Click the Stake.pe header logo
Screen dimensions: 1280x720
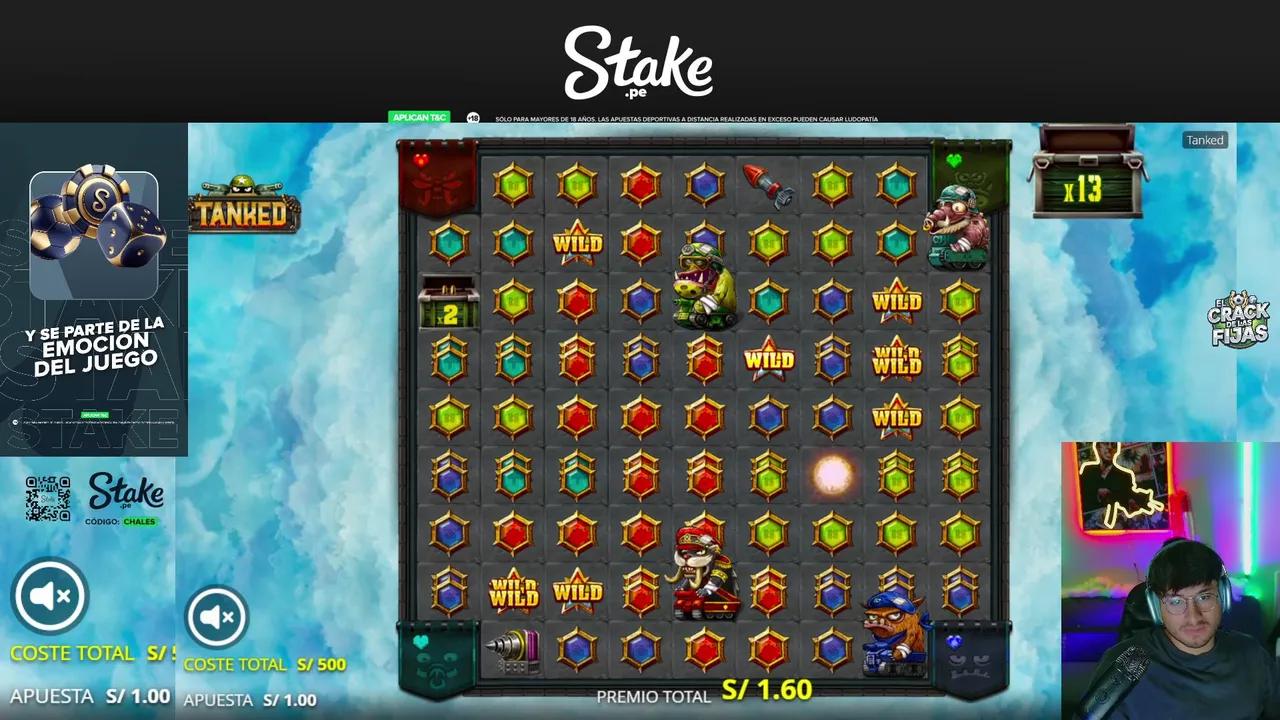point(640,63)
